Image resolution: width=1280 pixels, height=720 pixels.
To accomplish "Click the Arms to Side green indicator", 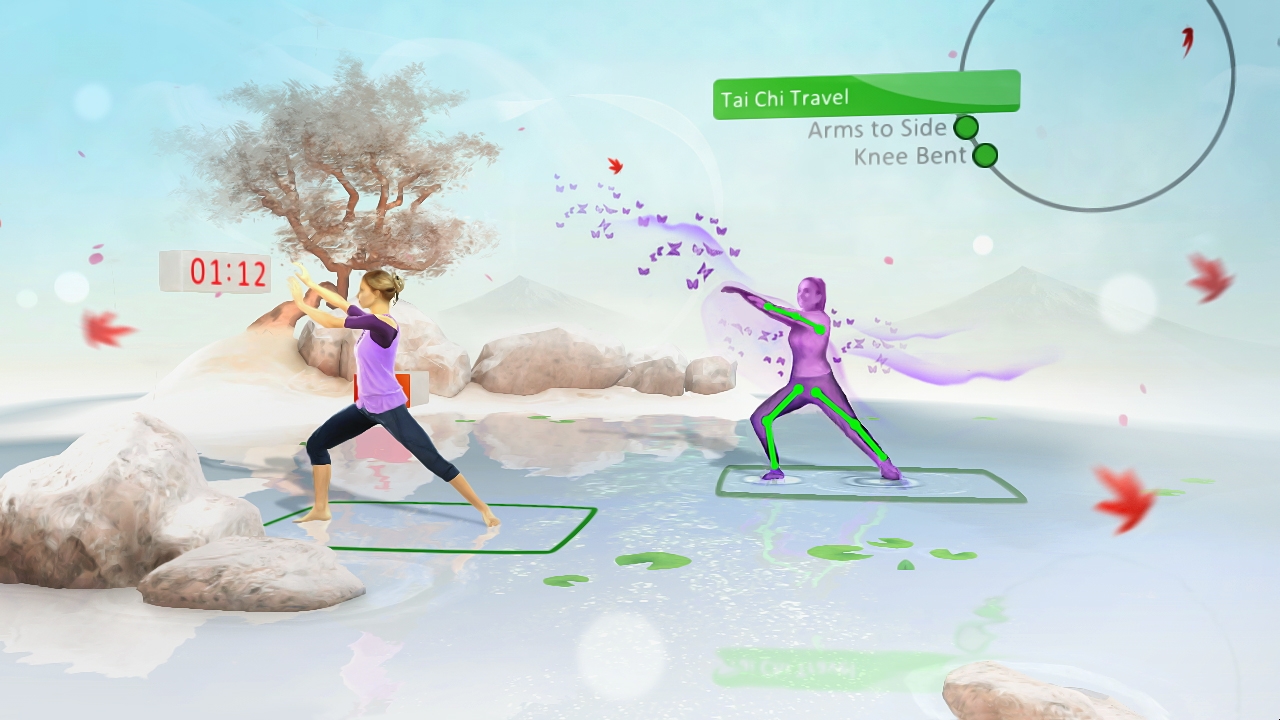I will pos(965,127).
